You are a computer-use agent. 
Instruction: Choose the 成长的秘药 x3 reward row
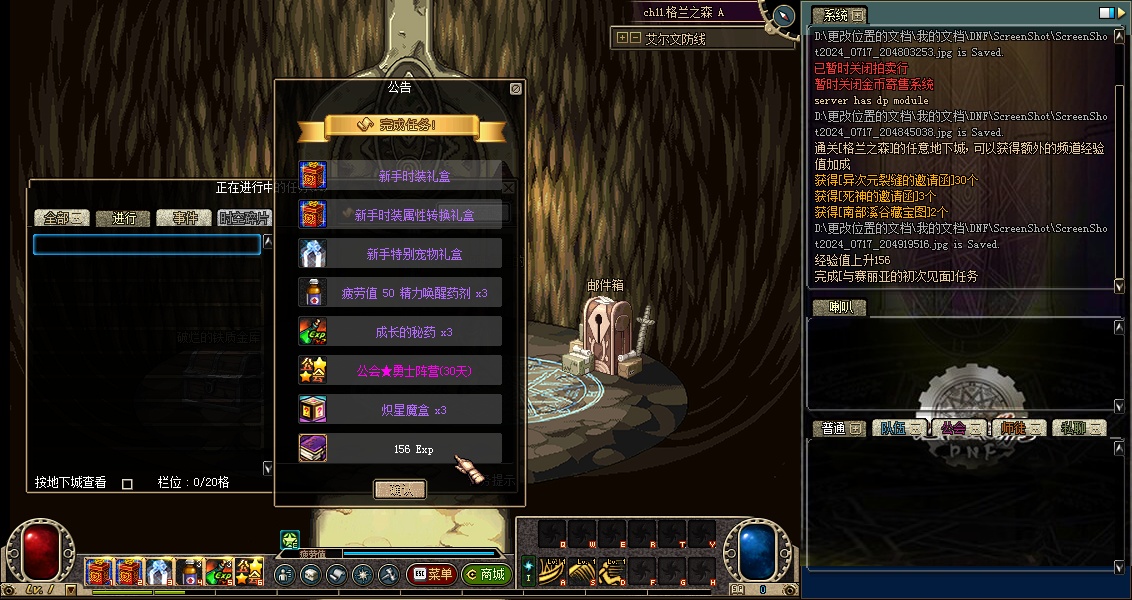pos(400,332)
